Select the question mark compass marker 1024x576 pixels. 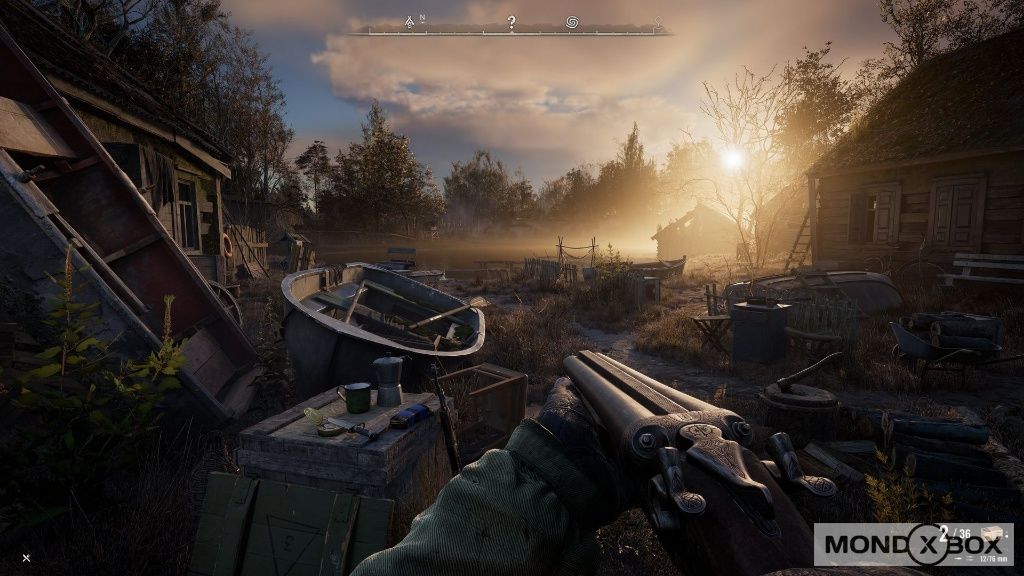pyautogui.click(x=511, y=21)
